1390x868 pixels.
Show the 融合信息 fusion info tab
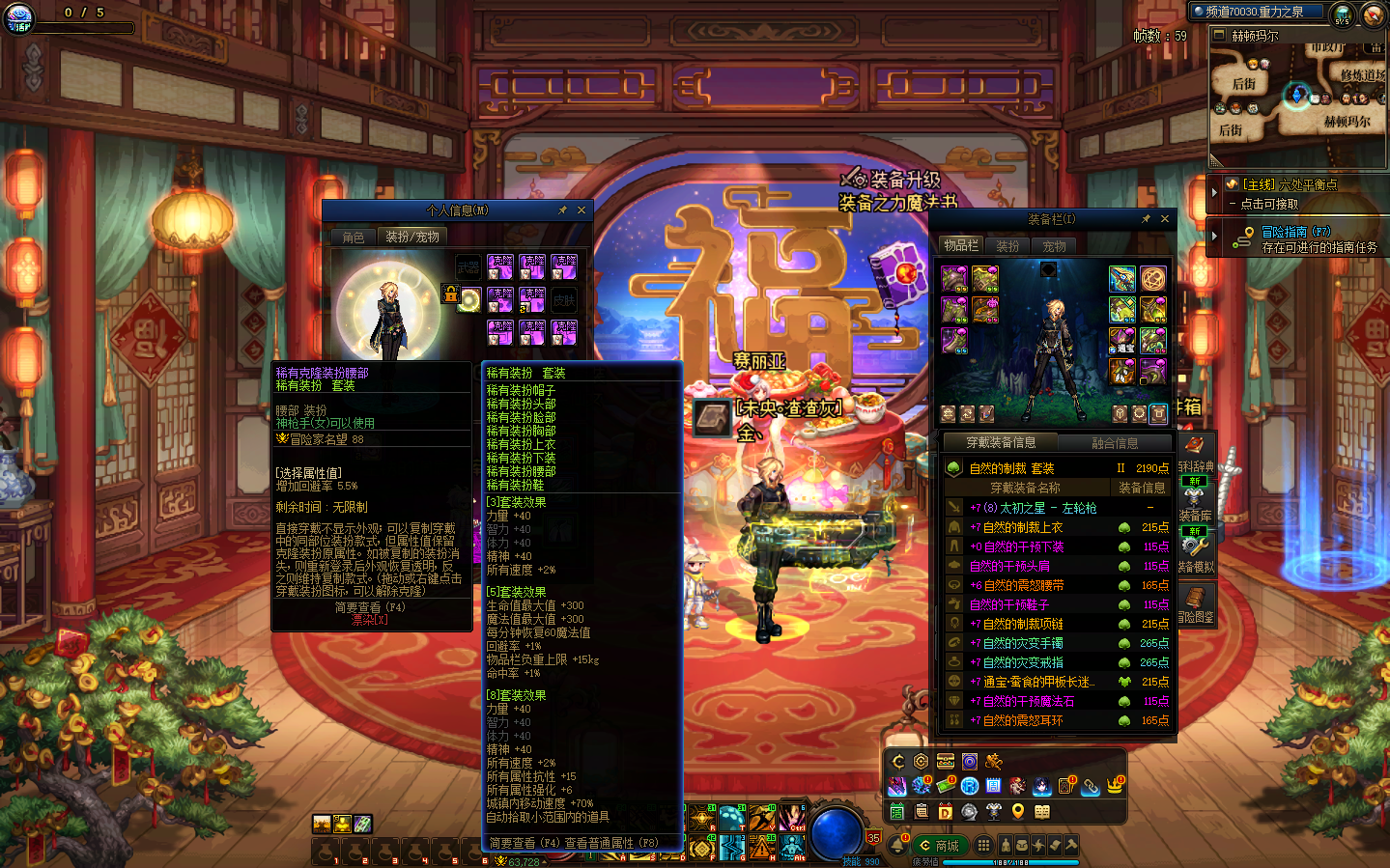click(x=1115, y=443)
